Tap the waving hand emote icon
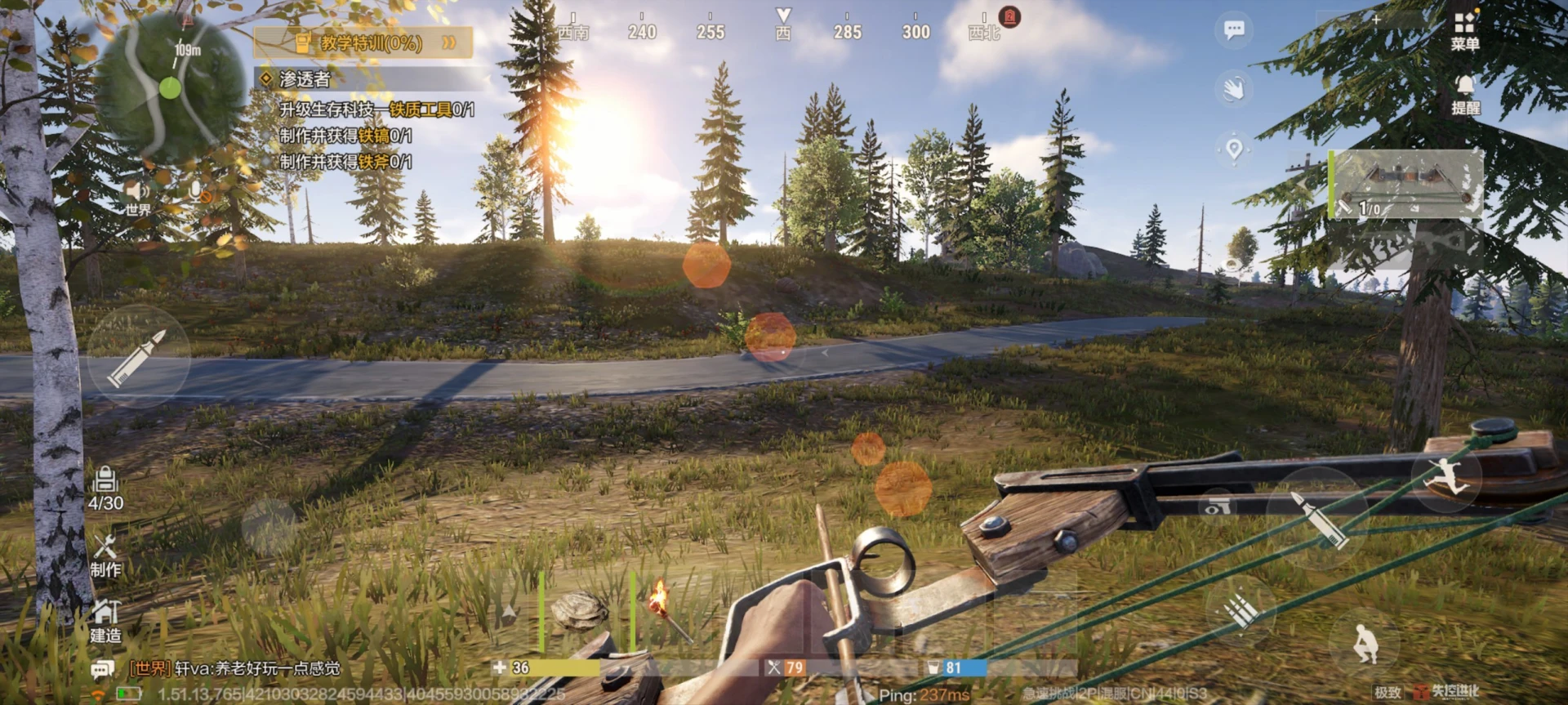This screenshot has width=1568, height=705. pos(1233,88)
